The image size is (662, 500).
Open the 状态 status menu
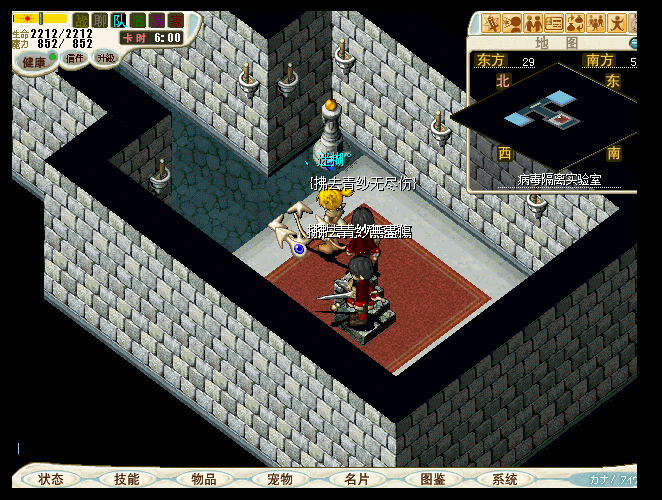[51, 480]
